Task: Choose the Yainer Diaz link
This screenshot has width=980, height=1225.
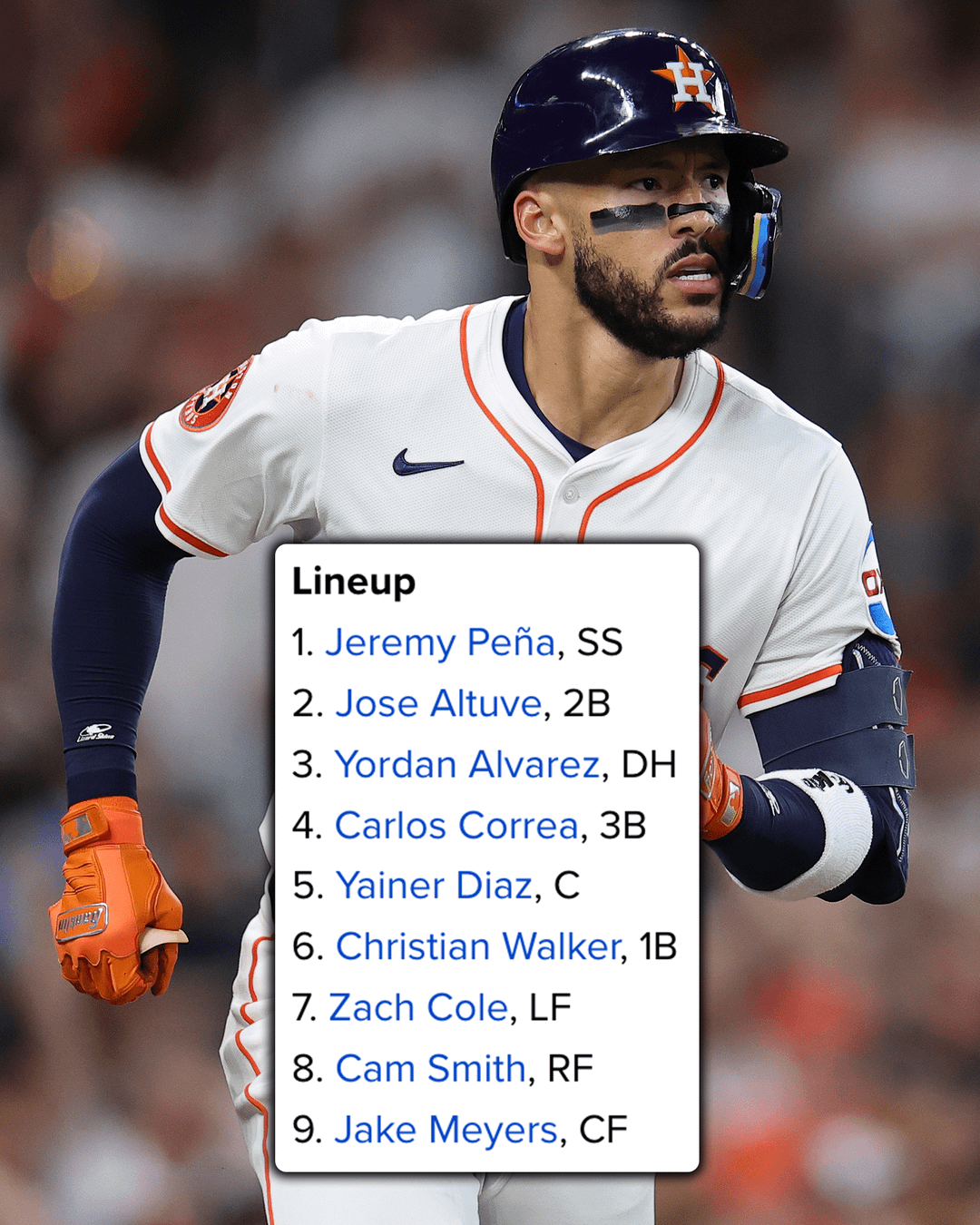Action: 434,886
